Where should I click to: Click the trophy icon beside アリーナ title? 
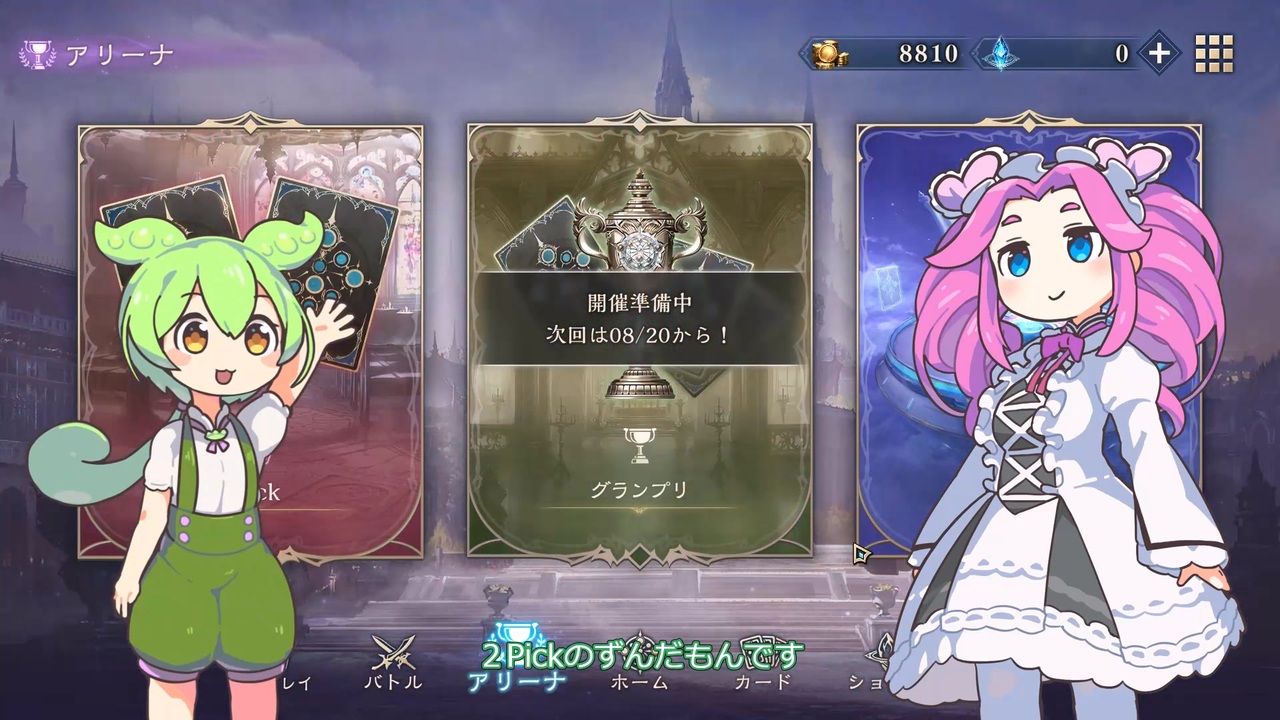click(x=38, y=53)
